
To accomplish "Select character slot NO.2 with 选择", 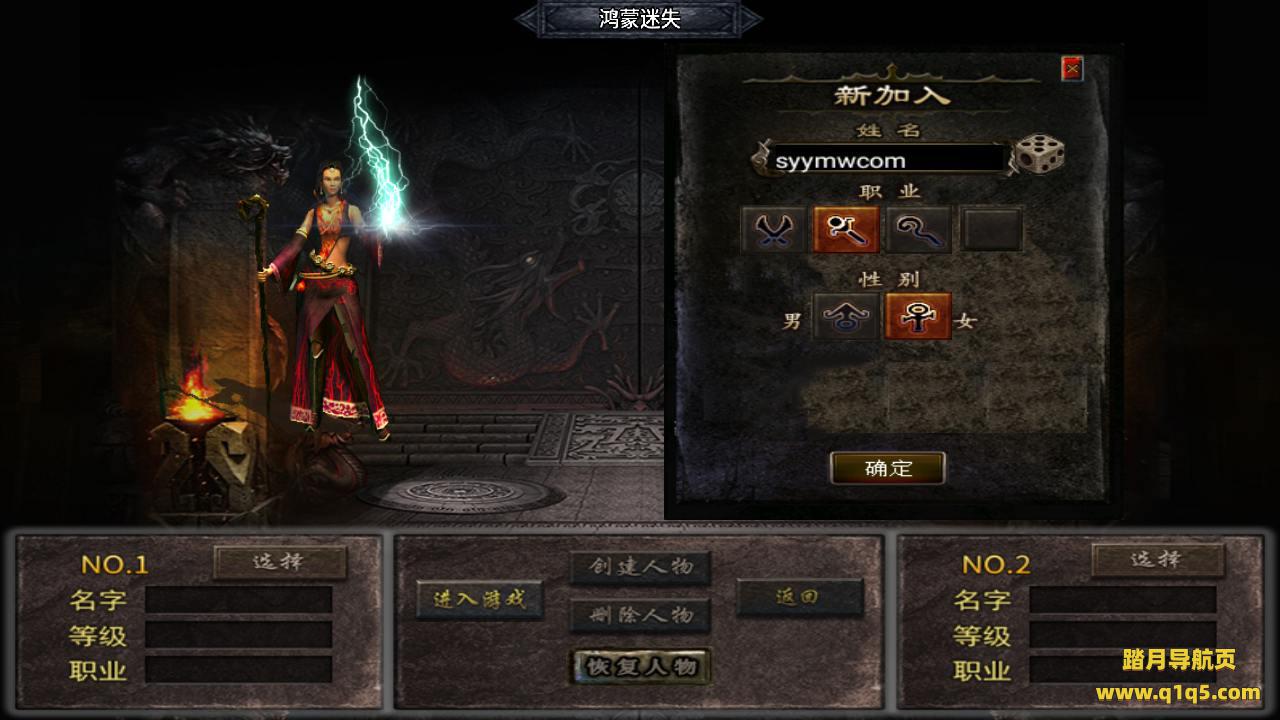I will (x=1157, y=560).
